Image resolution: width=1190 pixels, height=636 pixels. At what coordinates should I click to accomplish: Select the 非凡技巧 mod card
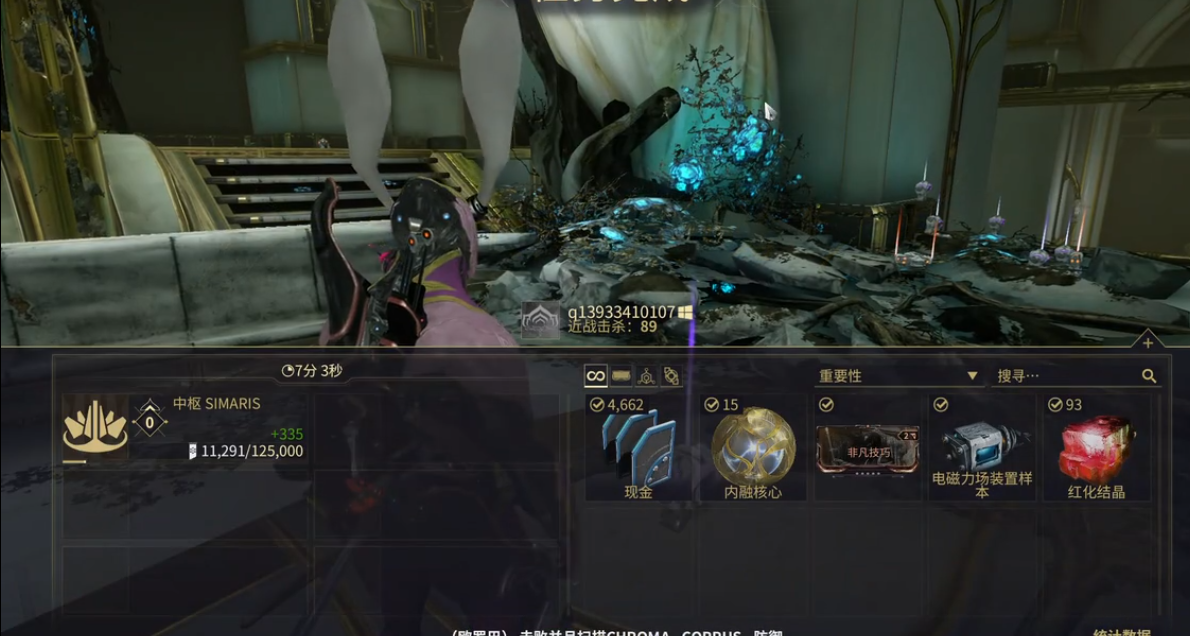coord(867,449)
